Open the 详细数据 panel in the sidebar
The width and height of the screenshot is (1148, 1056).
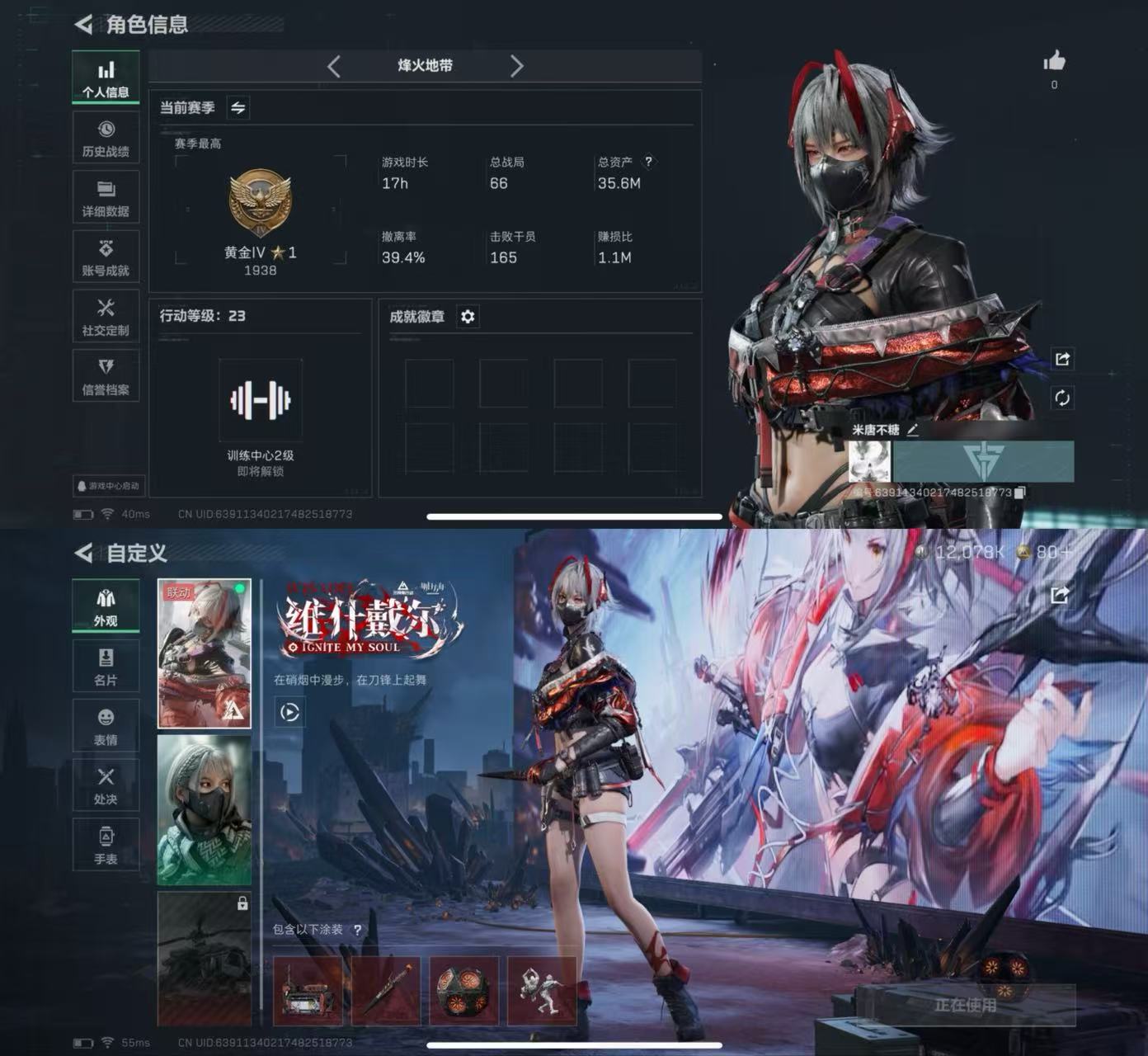(x=106, y=196)
